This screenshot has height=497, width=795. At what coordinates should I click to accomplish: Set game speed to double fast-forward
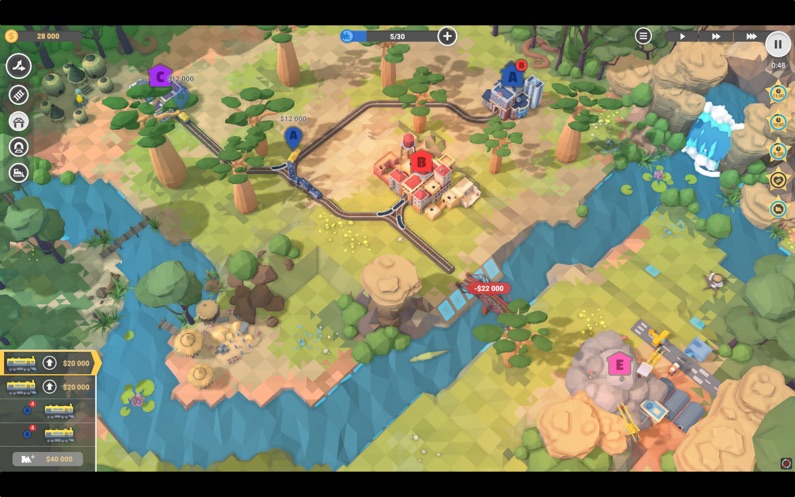716,36
